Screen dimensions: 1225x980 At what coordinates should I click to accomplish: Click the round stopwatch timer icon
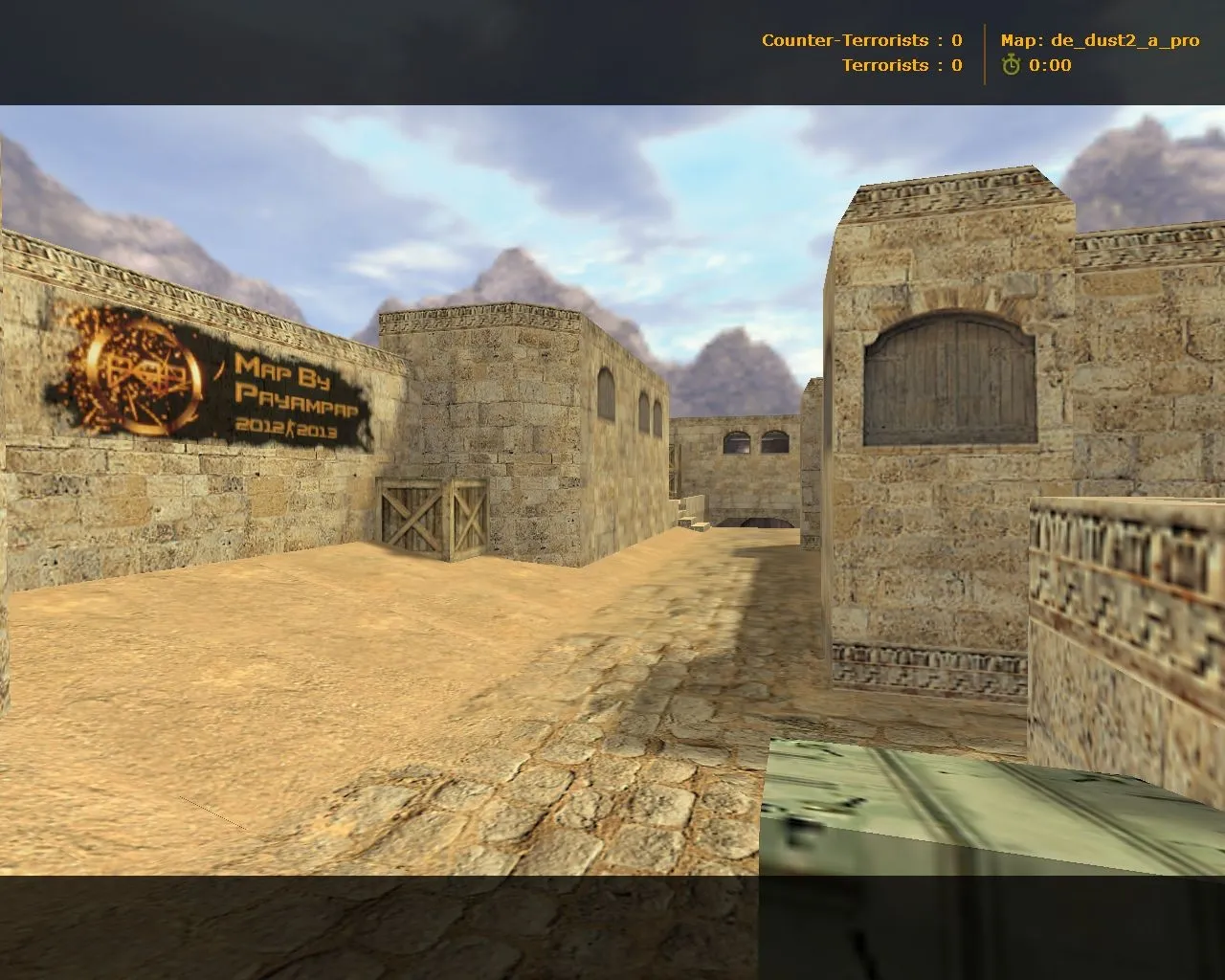coord(1011,67)
